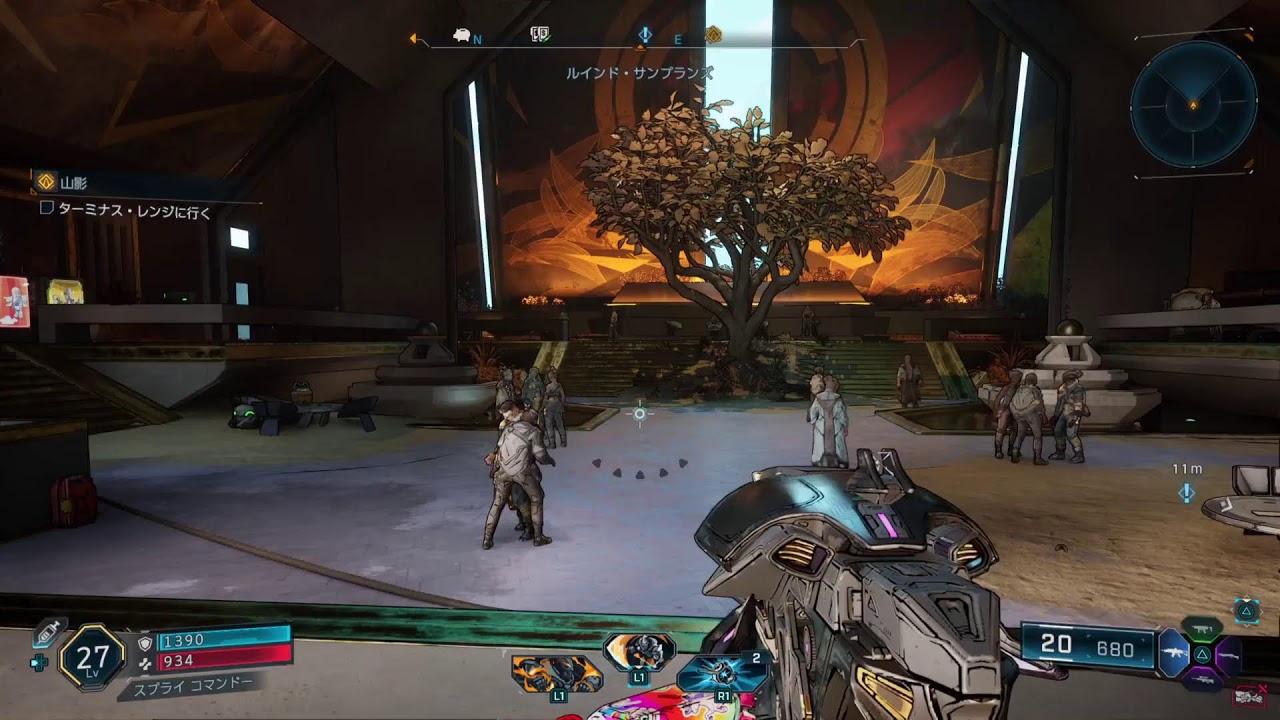The width and height of the screenshot is (1280, 720).
Task: Tick the ターミナス・レンジに行く objective checkbox
Action: point(46,209)
